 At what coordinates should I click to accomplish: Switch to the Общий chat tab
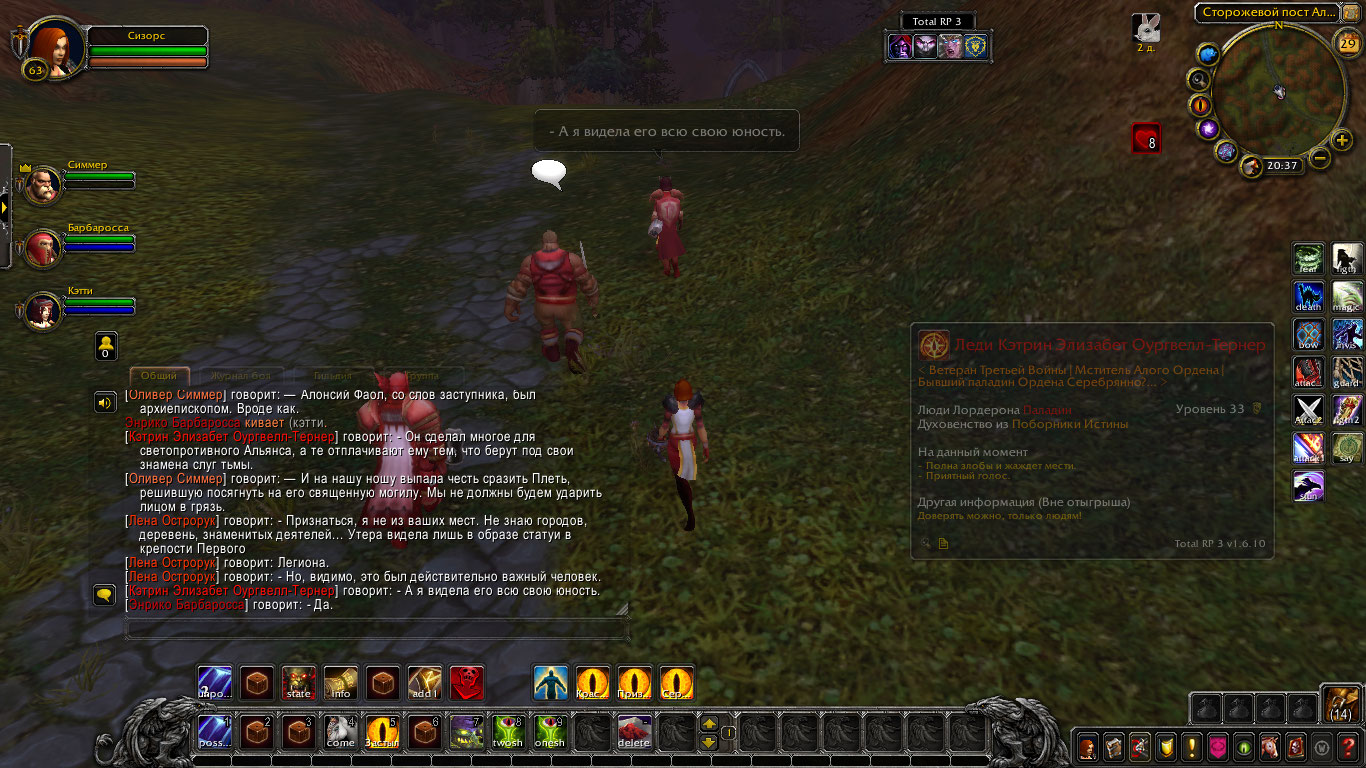159,376
